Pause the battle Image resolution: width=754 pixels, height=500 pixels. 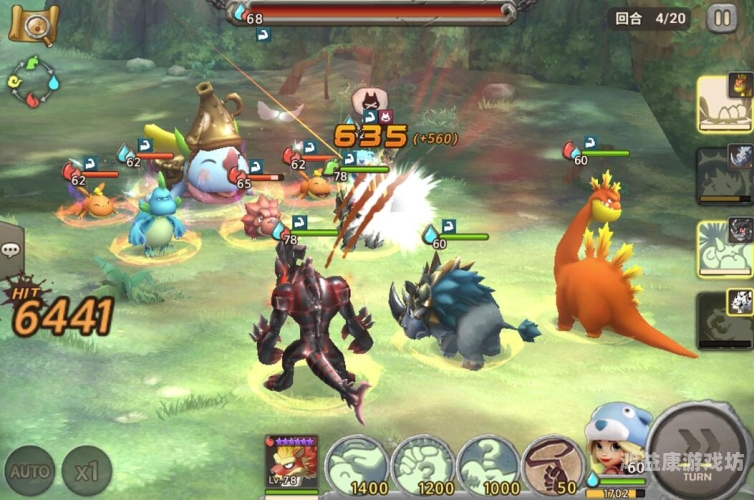pos(722,18)
